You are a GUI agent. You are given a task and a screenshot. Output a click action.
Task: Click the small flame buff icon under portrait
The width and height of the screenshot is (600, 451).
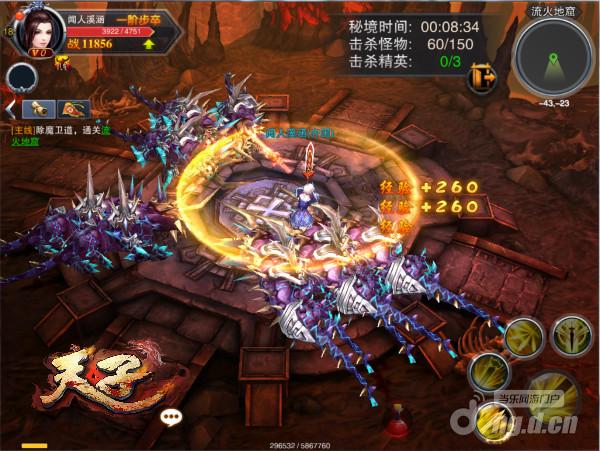point(61,65)
